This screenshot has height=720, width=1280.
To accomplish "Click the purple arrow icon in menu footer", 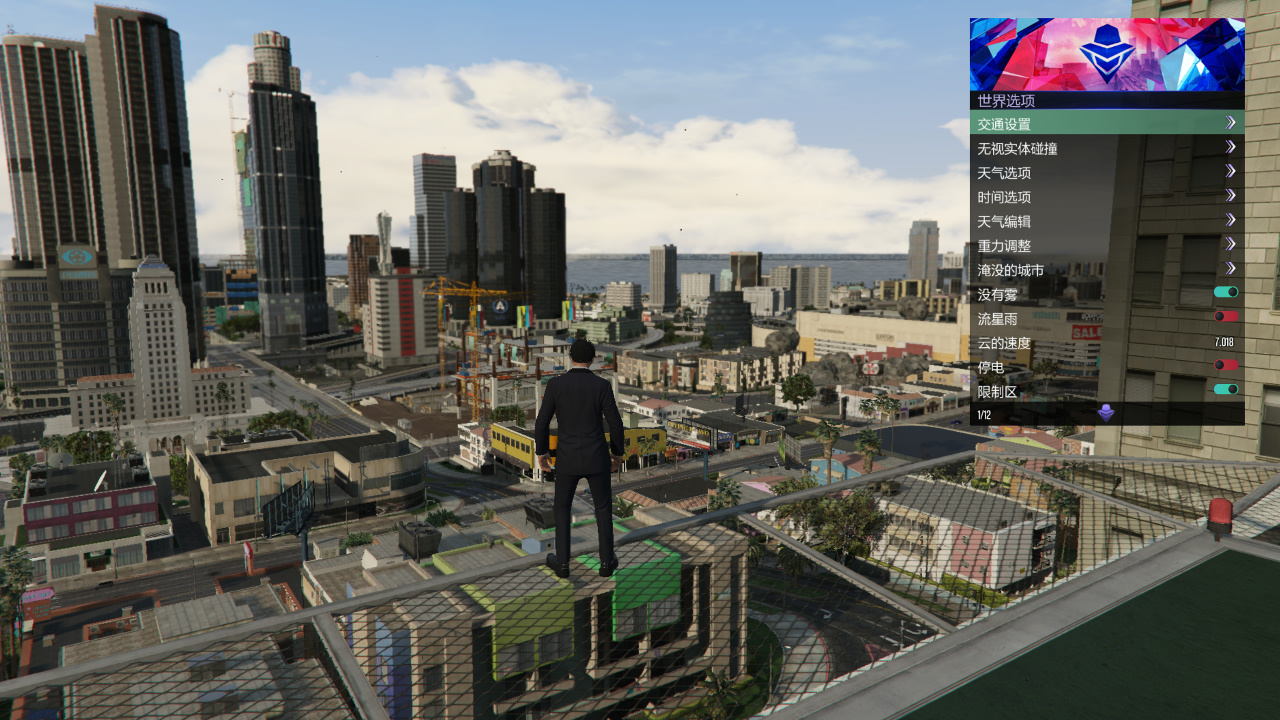I will point(1106,413).
